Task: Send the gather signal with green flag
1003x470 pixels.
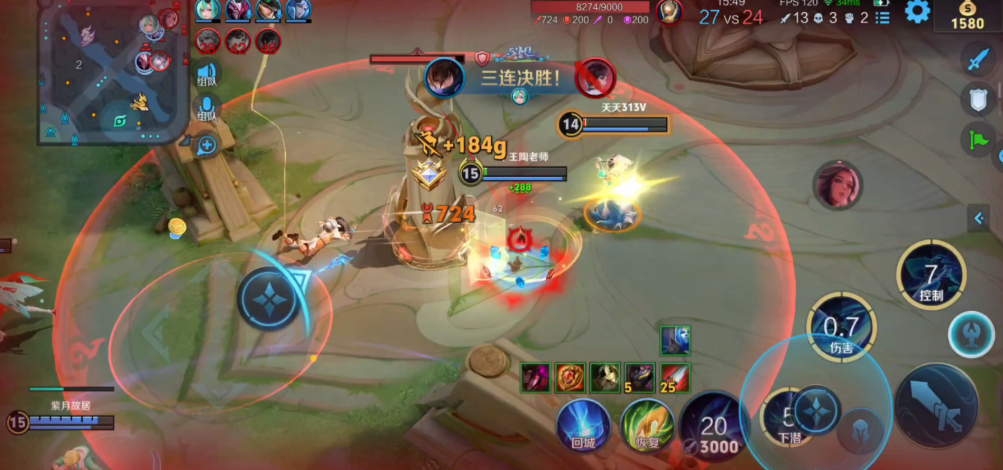Action: point(976,139)
